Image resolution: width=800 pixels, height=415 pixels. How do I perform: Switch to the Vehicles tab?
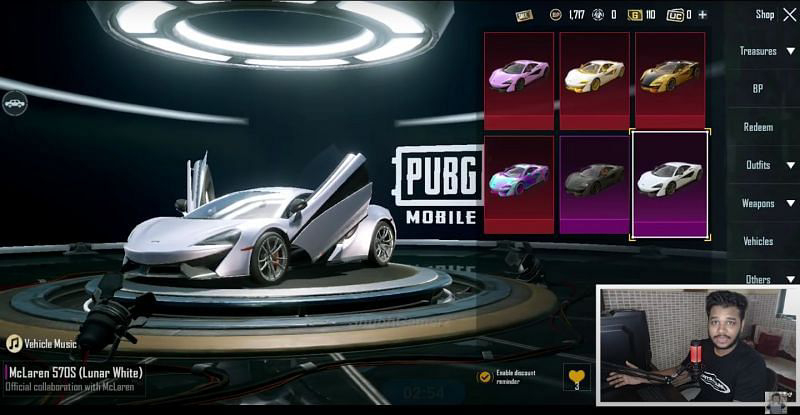pos(758,241)
